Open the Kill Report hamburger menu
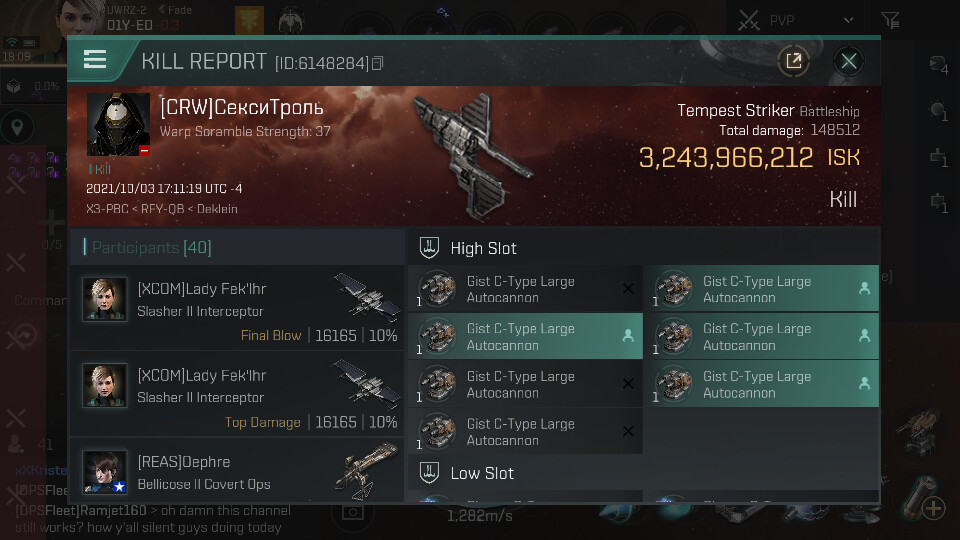Screen dimensions: 960x540 point(95,60)
